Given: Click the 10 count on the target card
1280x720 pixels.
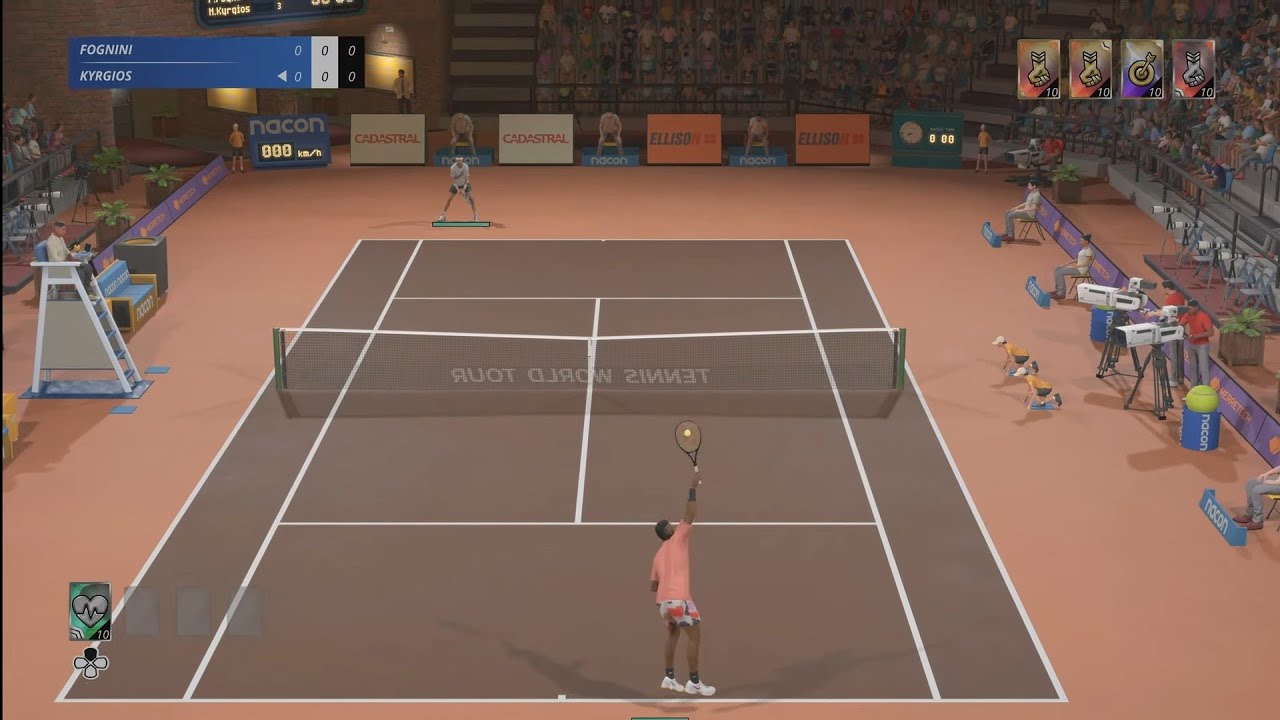Looking at the screenshot, I should 1155,92.
